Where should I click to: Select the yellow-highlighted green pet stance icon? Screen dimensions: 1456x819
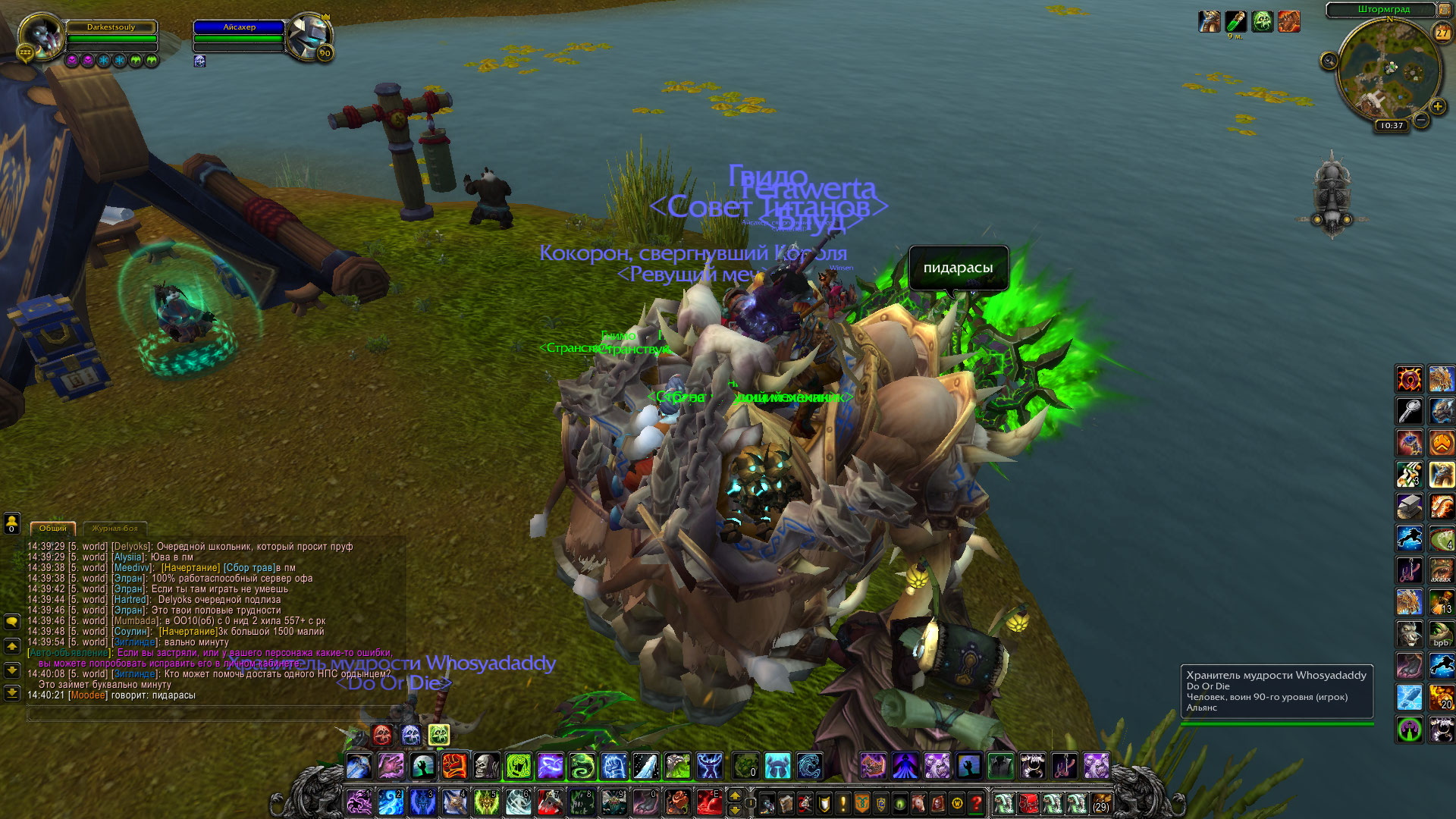[439, 734]
